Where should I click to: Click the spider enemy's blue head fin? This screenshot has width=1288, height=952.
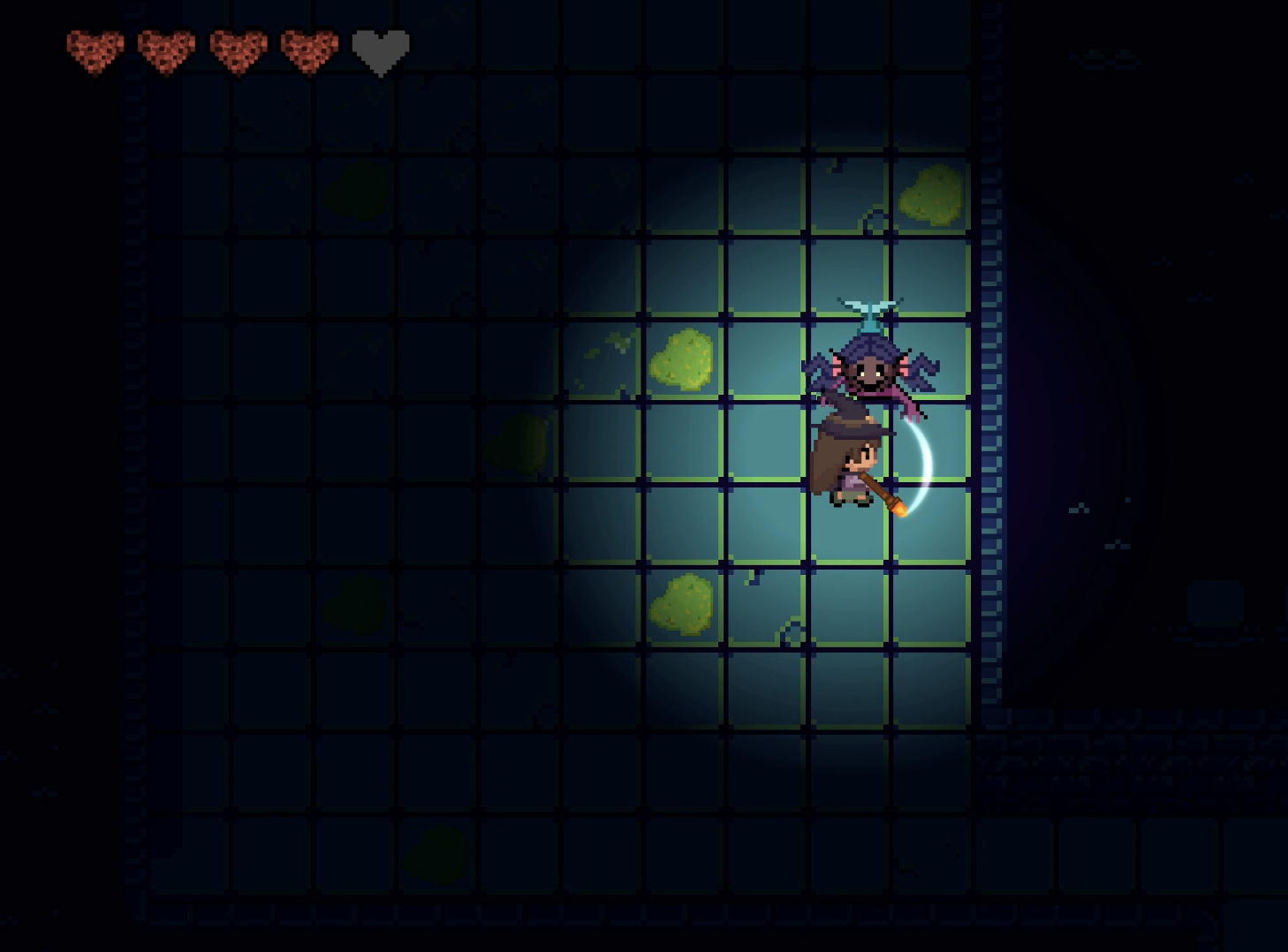[x=870, y=307]
